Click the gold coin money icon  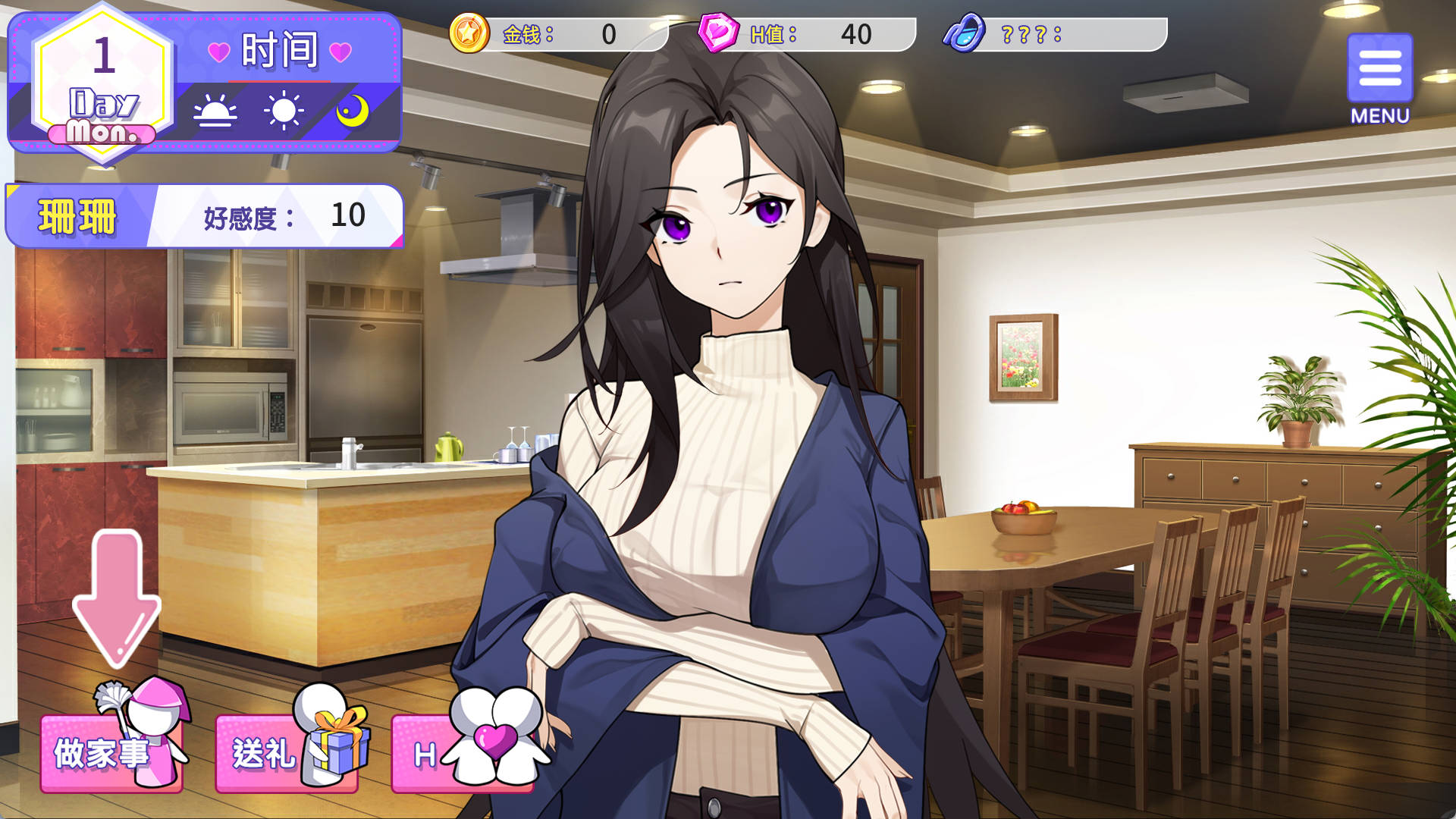coord(469,33)
